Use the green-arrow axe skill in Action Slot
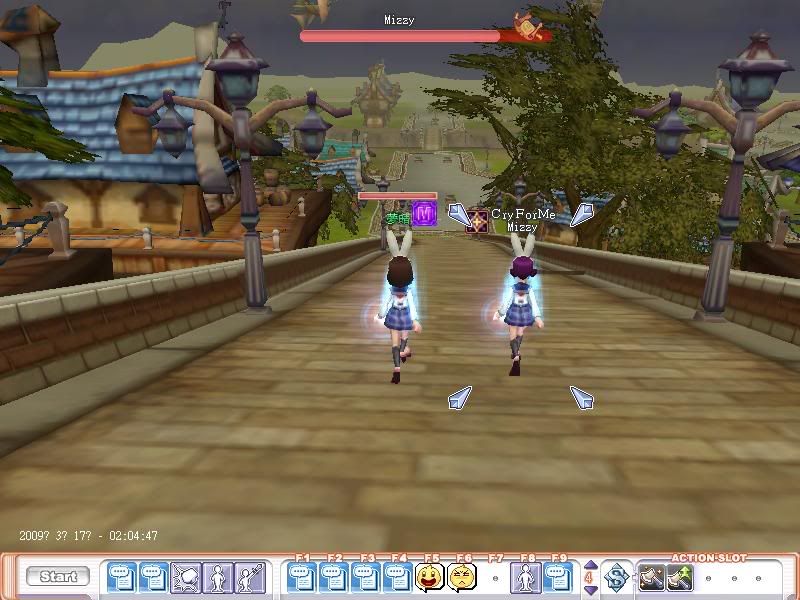The image size is (800, 600). coord(681,577)
